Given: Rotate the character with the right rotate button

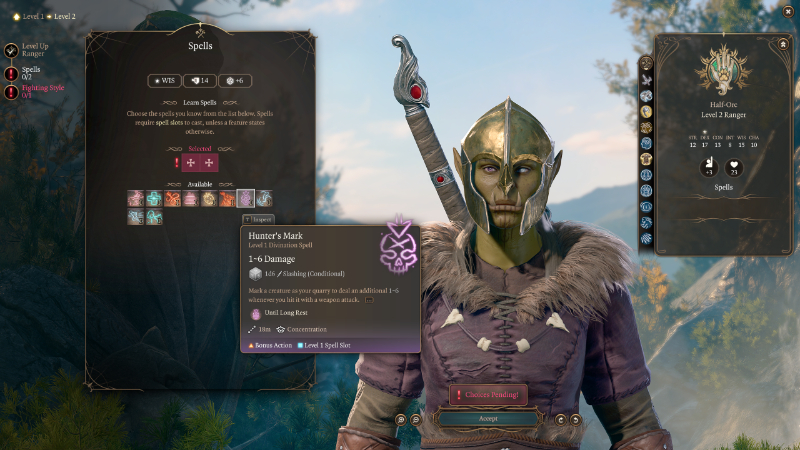Looking at the screenshot, I should point(576,420).
